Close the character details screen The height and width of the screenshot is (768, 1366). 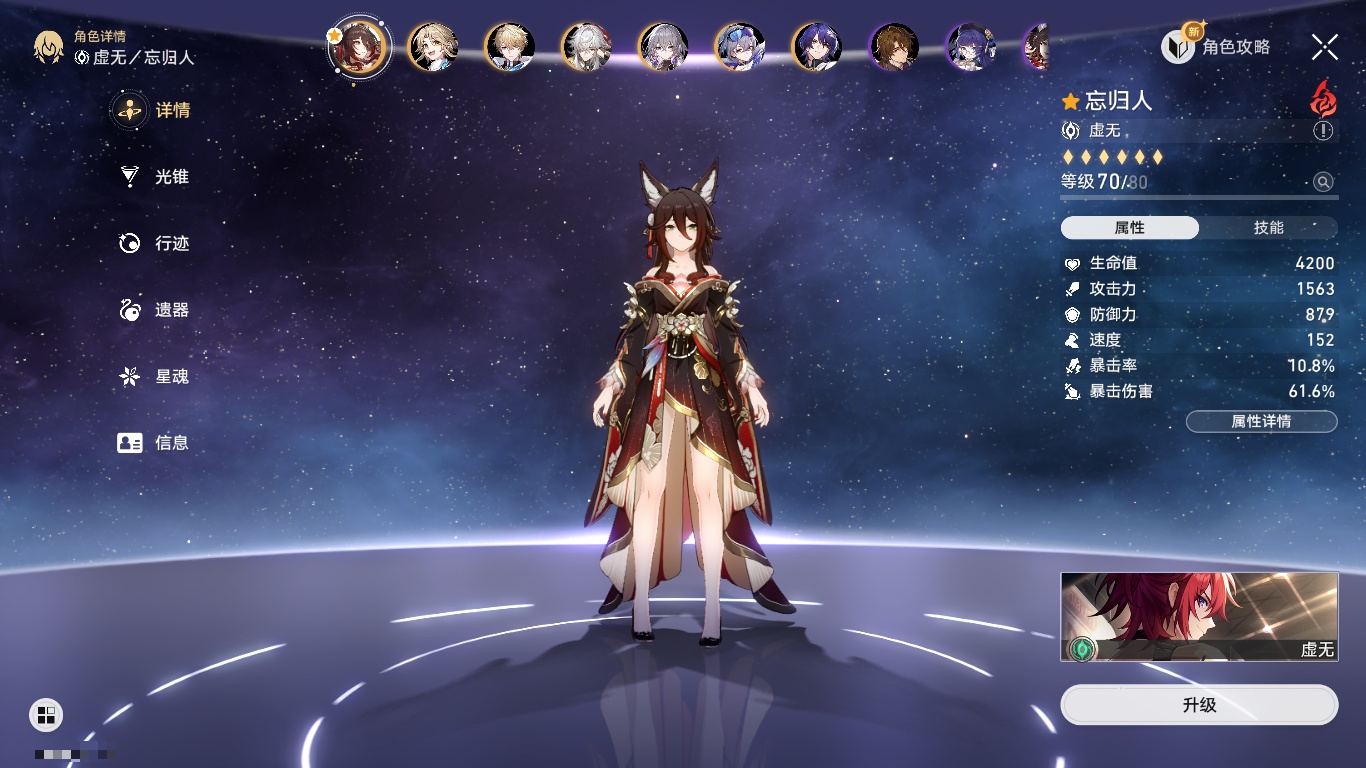coord(1325,46)
